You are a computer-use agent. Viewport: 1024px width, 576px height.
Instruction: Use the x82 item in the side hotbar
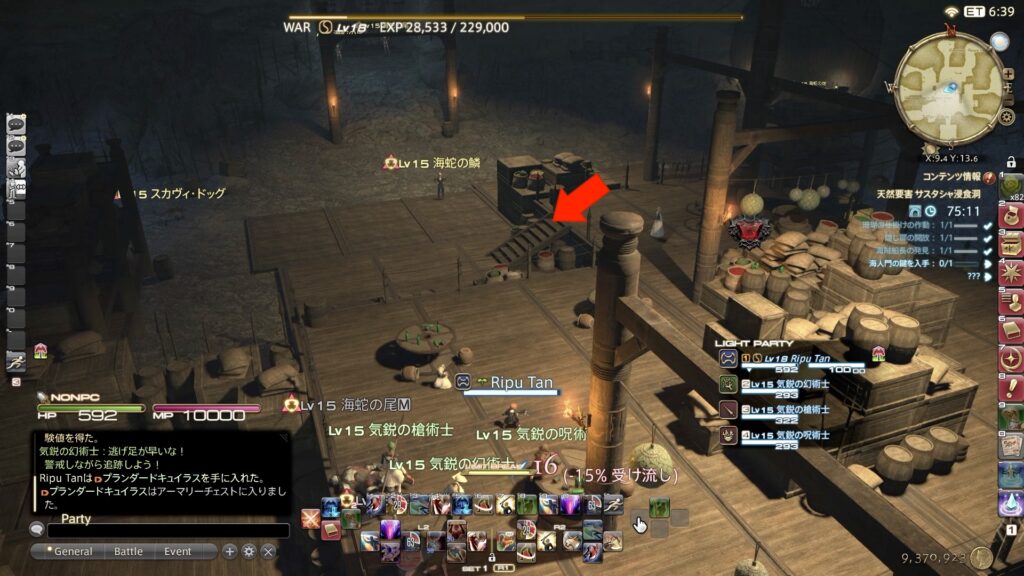[1010, 186]
